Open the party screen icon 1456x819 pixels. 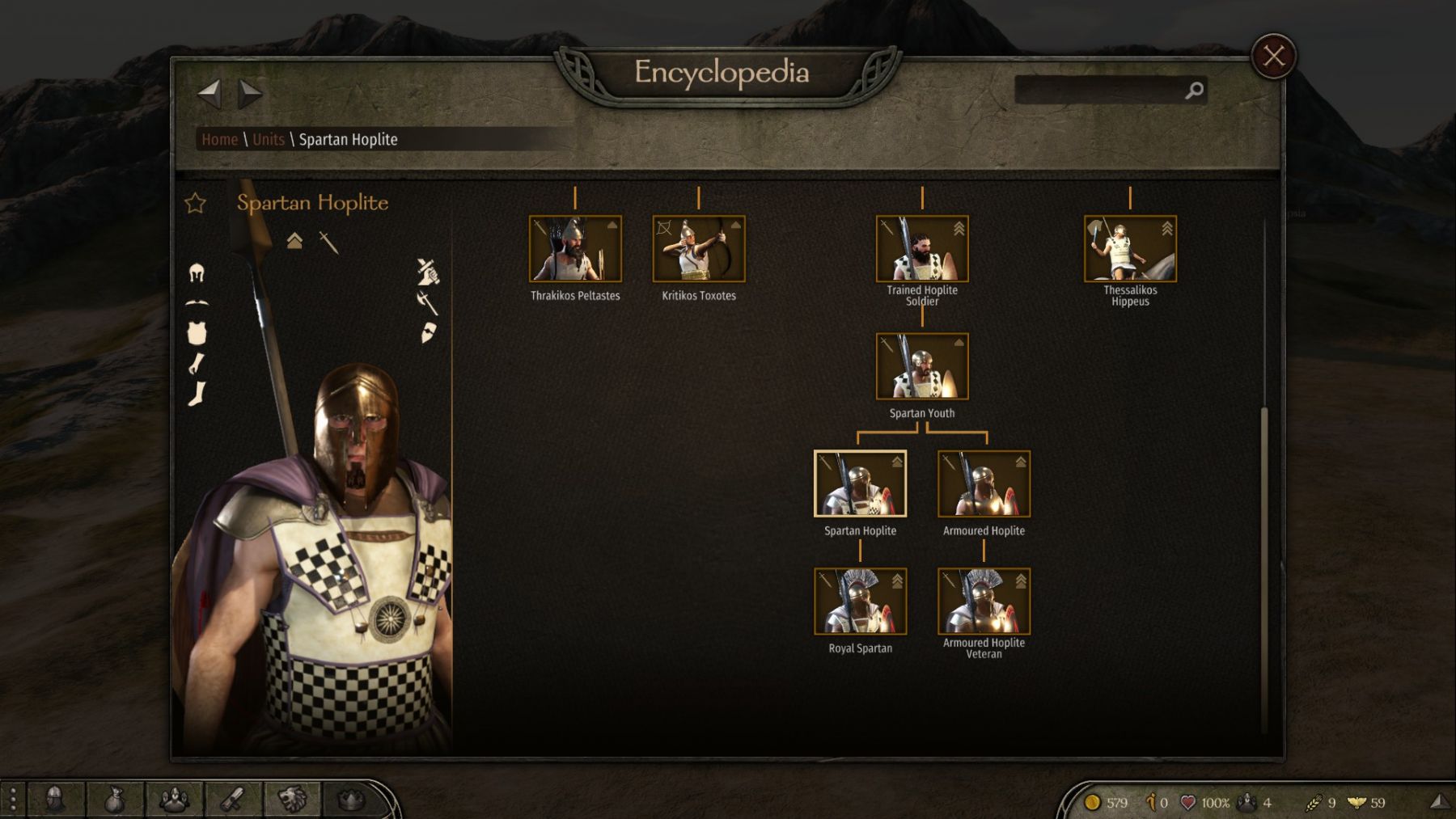pyautogui.click(x=174, y=800)
